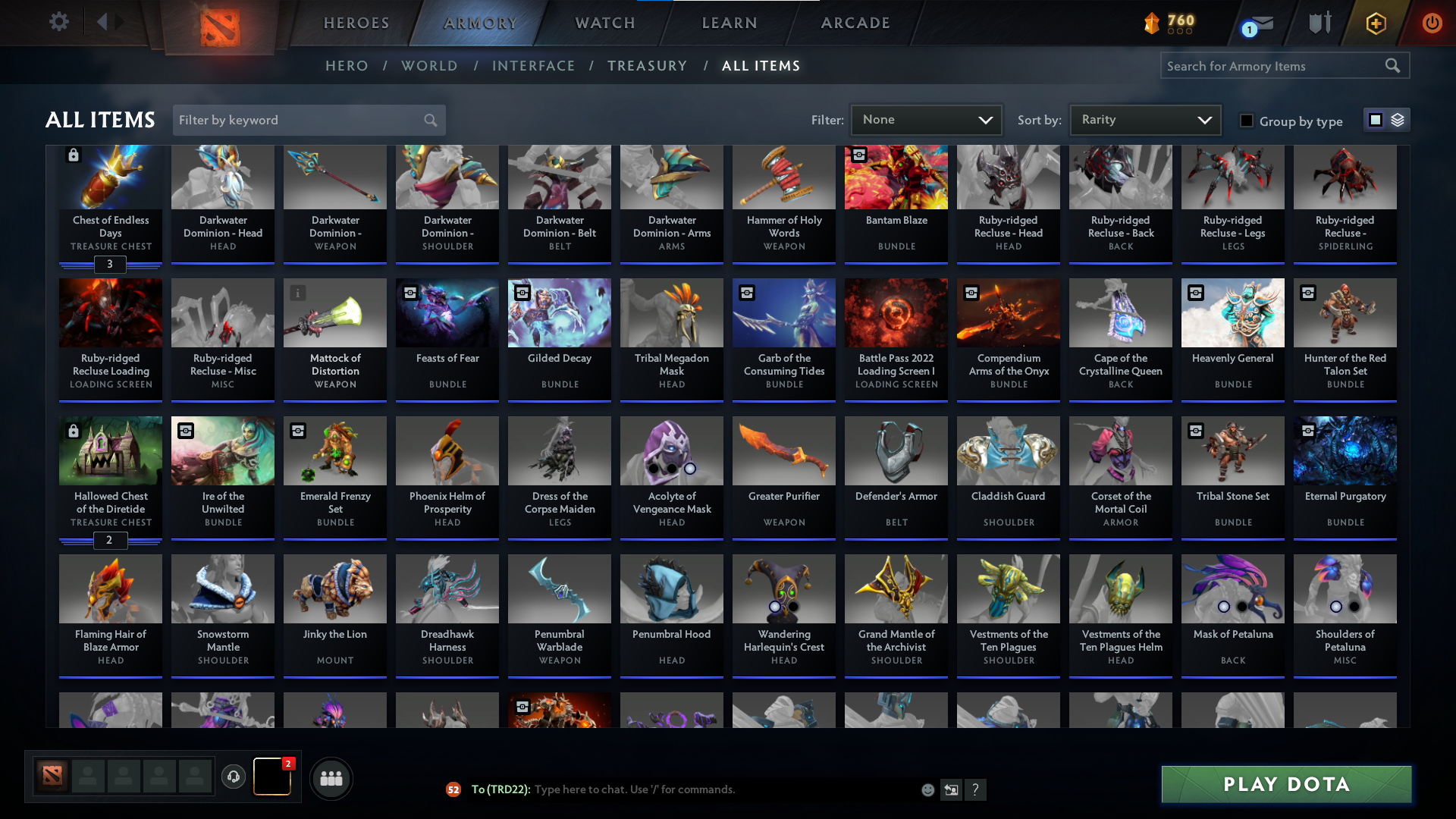Open the TREASURY breadcrumb section

(647, 65)
